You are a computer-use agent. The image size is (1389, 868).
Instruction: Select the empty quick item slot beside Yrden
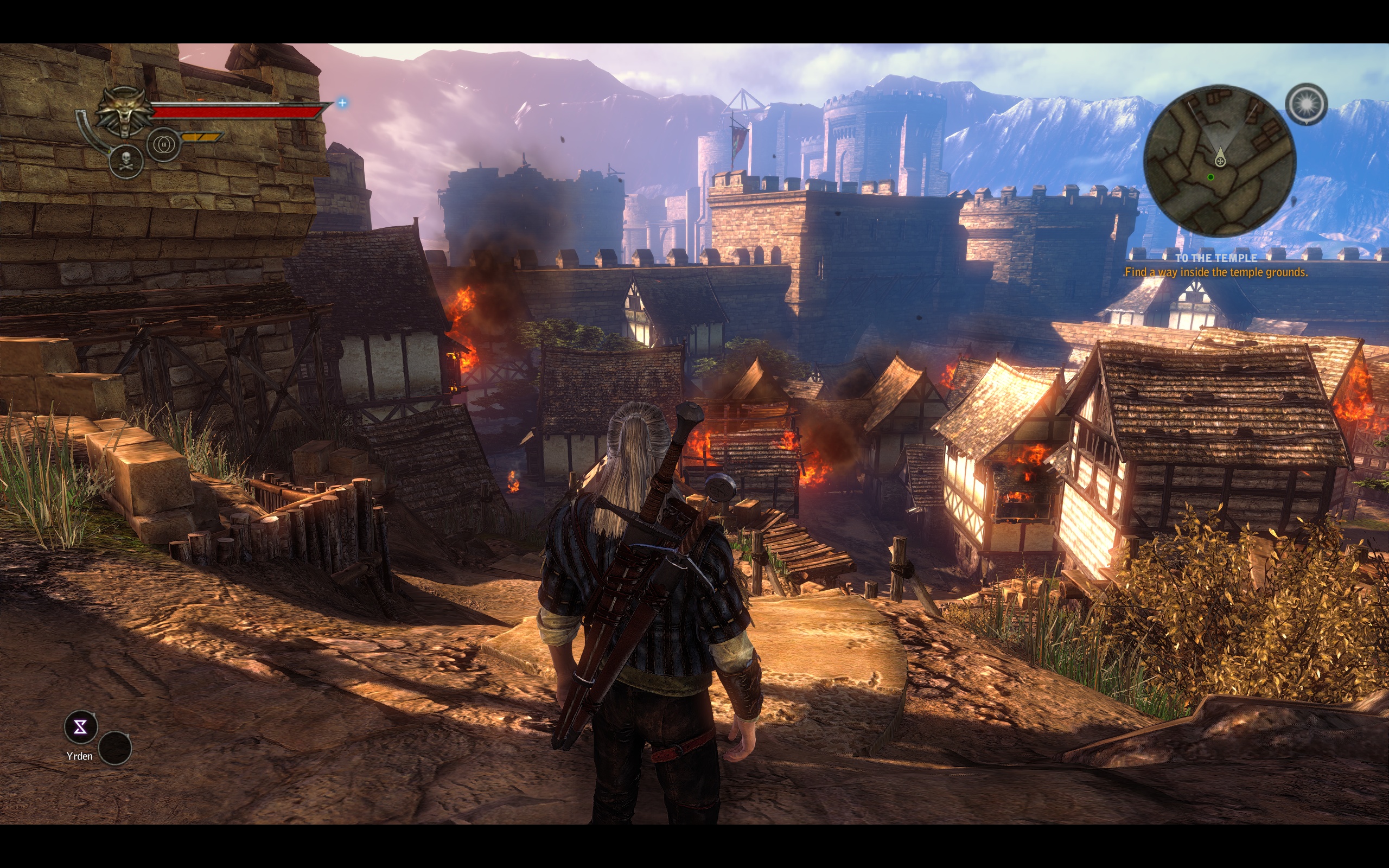pos(115,748)
